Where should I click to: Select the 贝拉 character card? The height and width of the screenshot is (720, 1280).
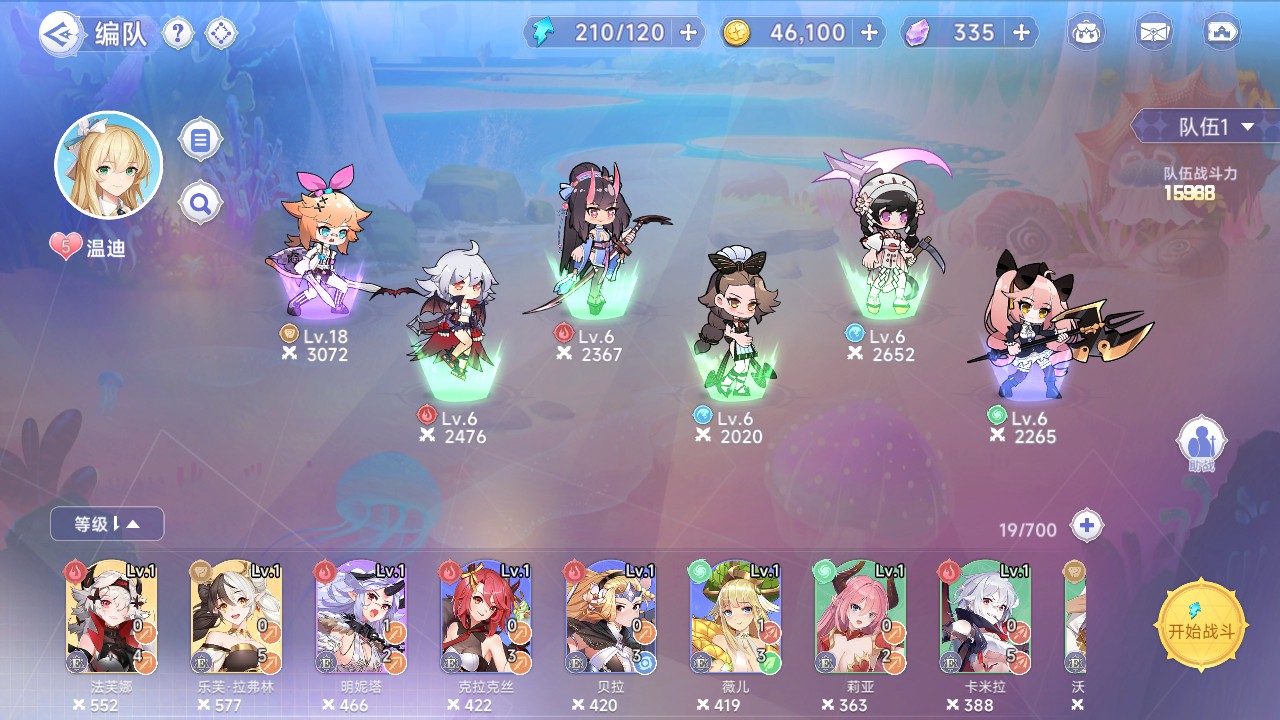611,617
